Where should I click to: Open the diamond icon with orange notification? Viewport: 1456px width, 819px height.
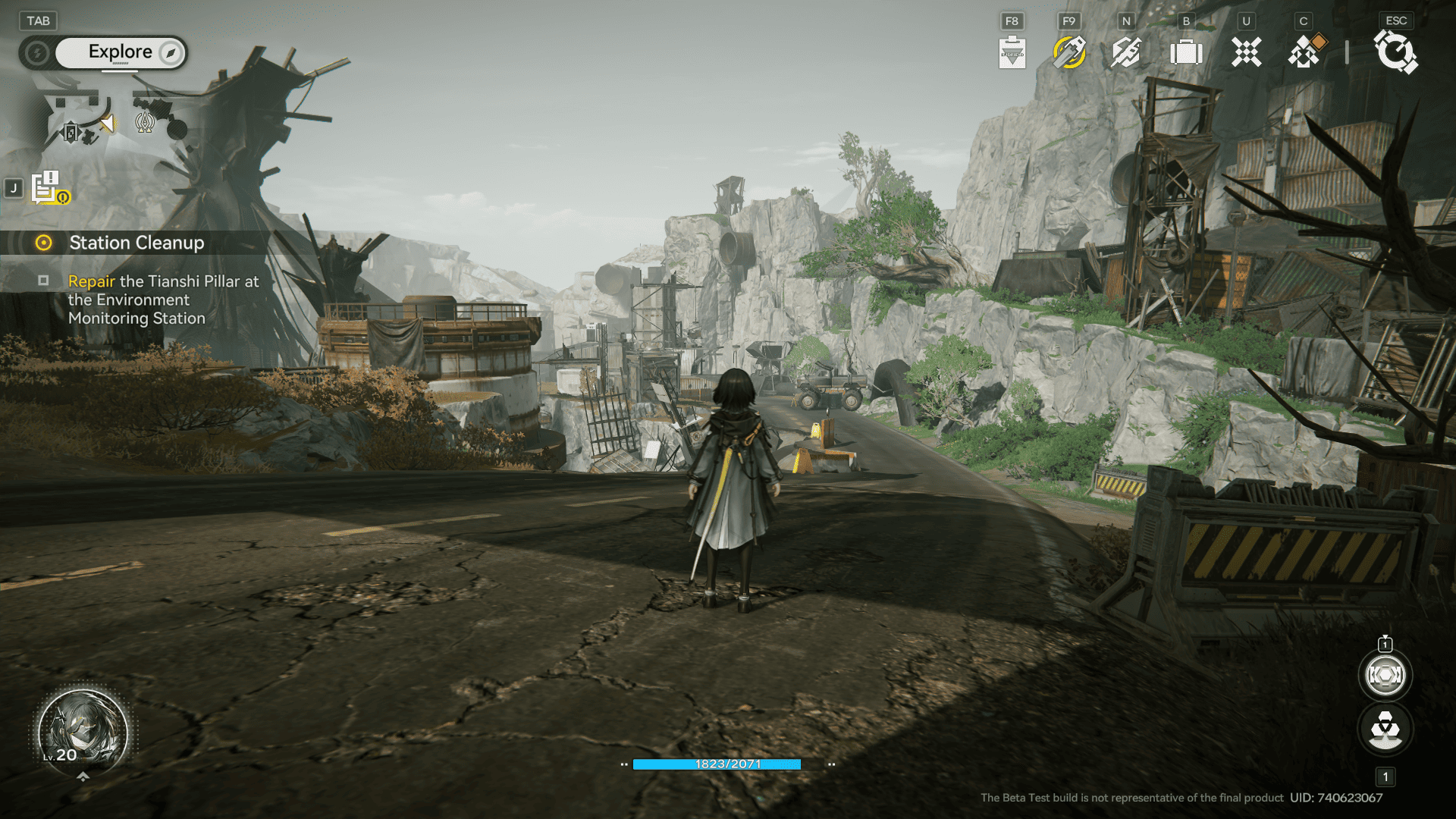point(1306,53)
